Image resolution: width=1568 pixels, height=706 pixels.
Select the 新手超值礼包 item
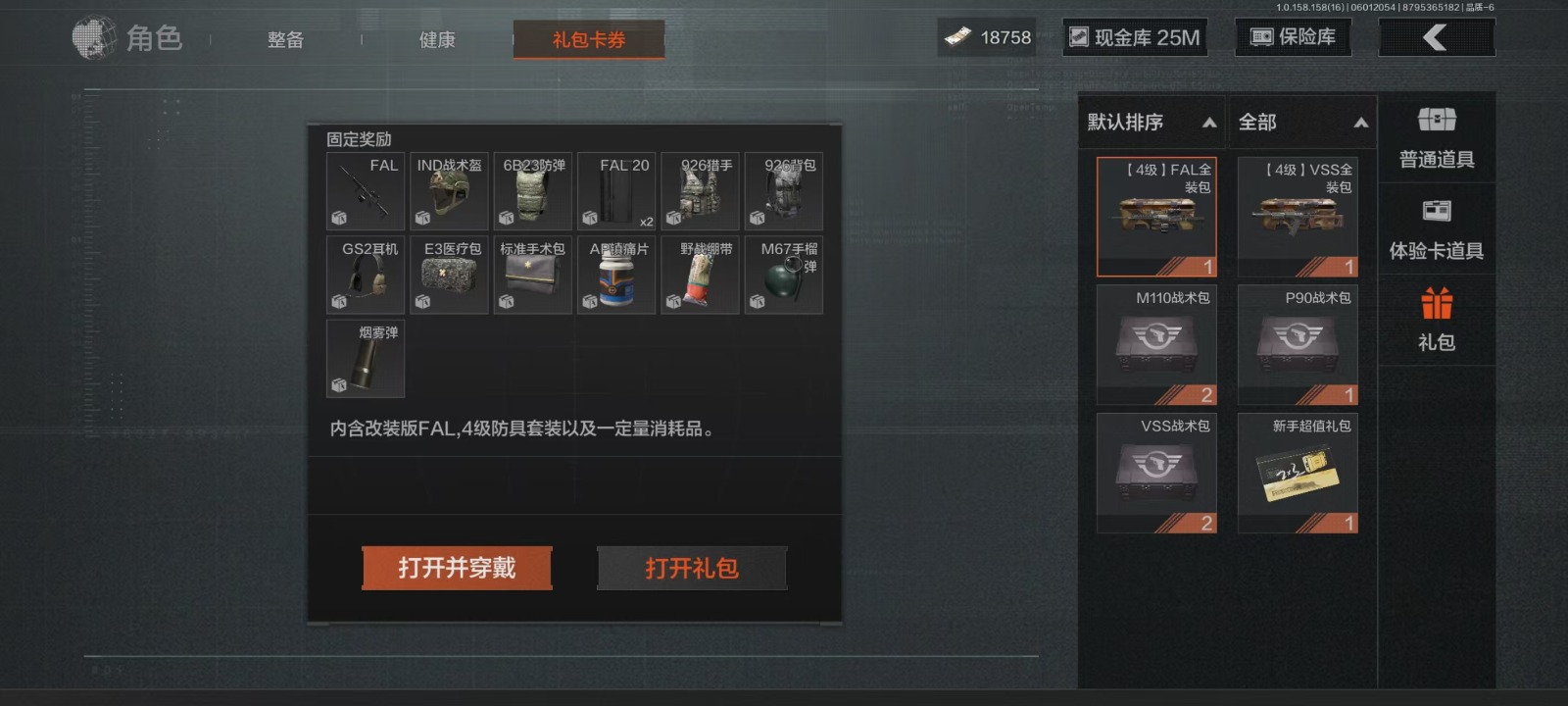1298,473
